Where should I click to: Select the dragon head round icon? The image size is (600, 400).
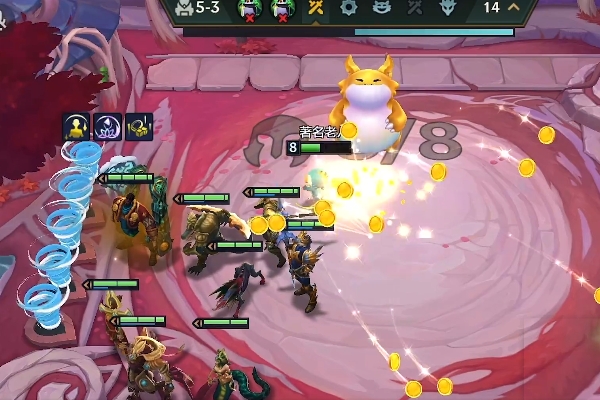pyautogui.click(x=446, y=8)
